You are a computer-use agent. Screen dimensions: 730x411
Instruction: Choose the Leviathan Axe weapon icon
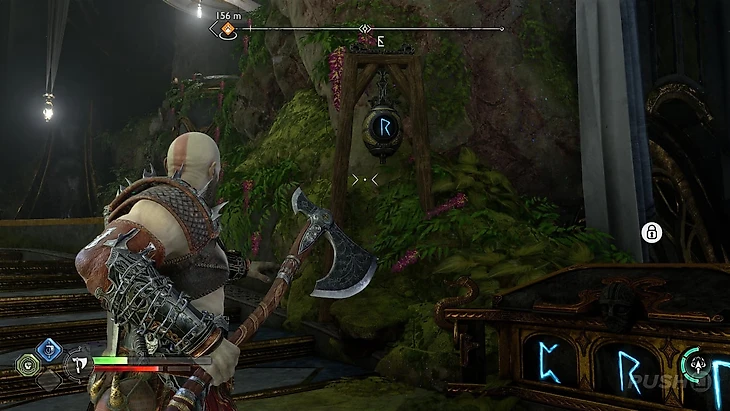tap(76, 367)
